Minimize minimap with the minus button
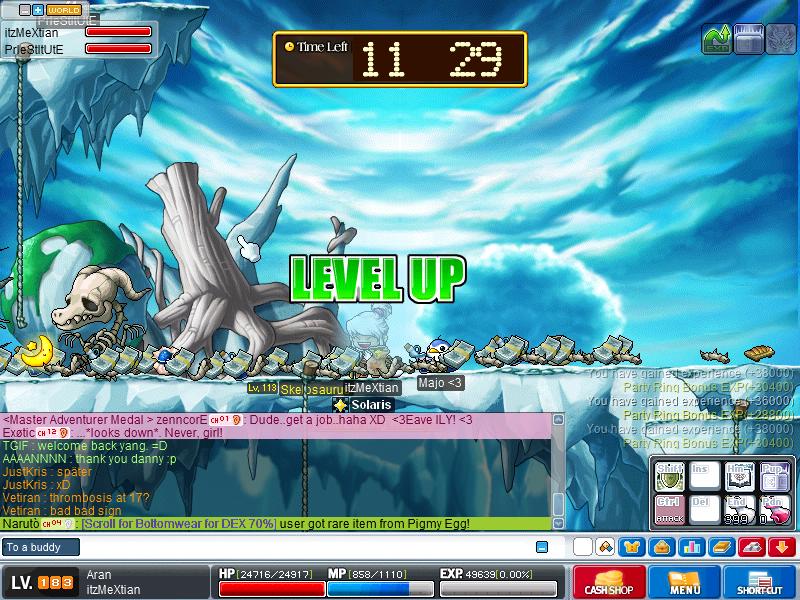 pos(25,10)
